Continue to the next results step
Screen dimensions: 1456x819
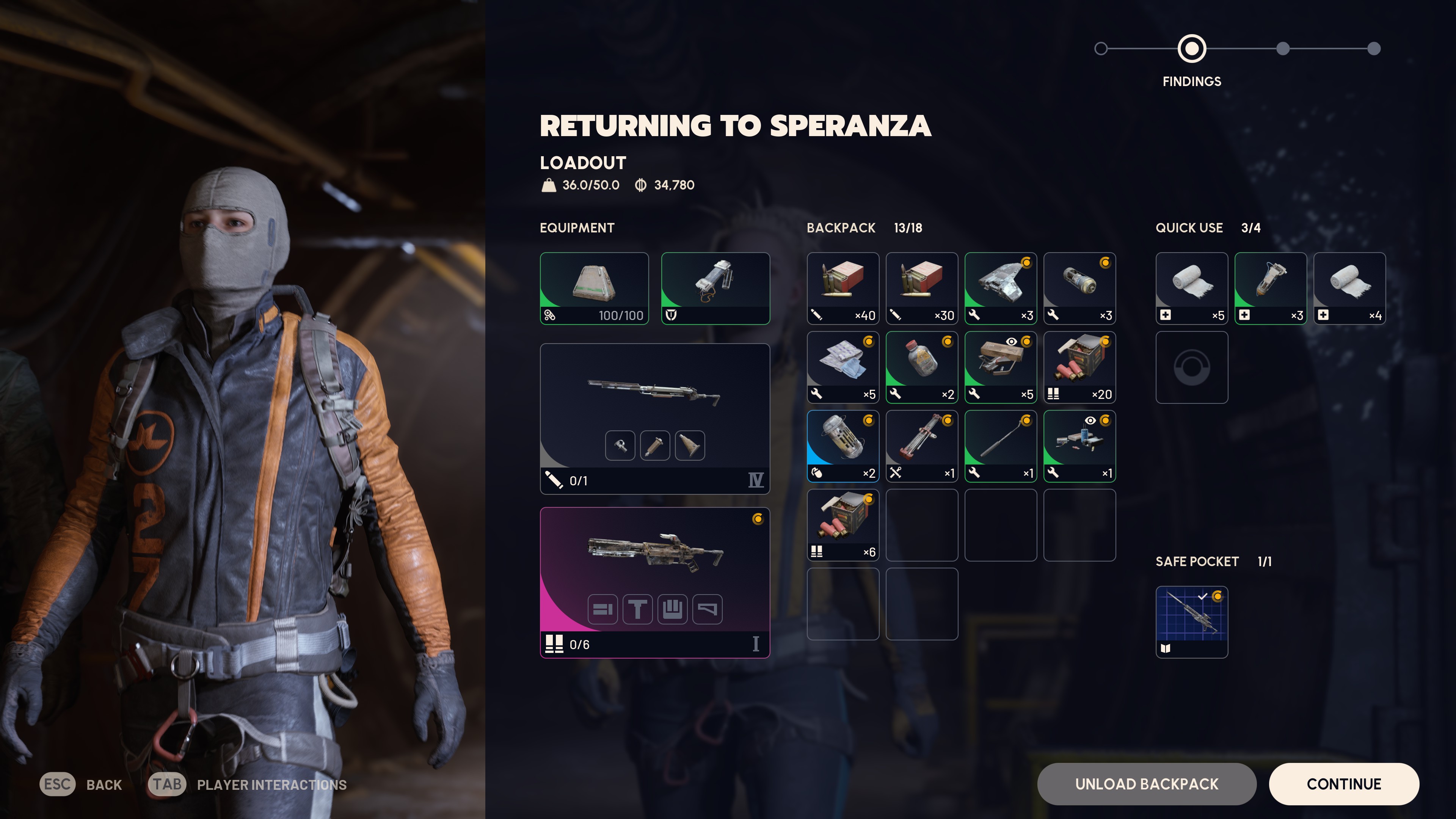1343,784
